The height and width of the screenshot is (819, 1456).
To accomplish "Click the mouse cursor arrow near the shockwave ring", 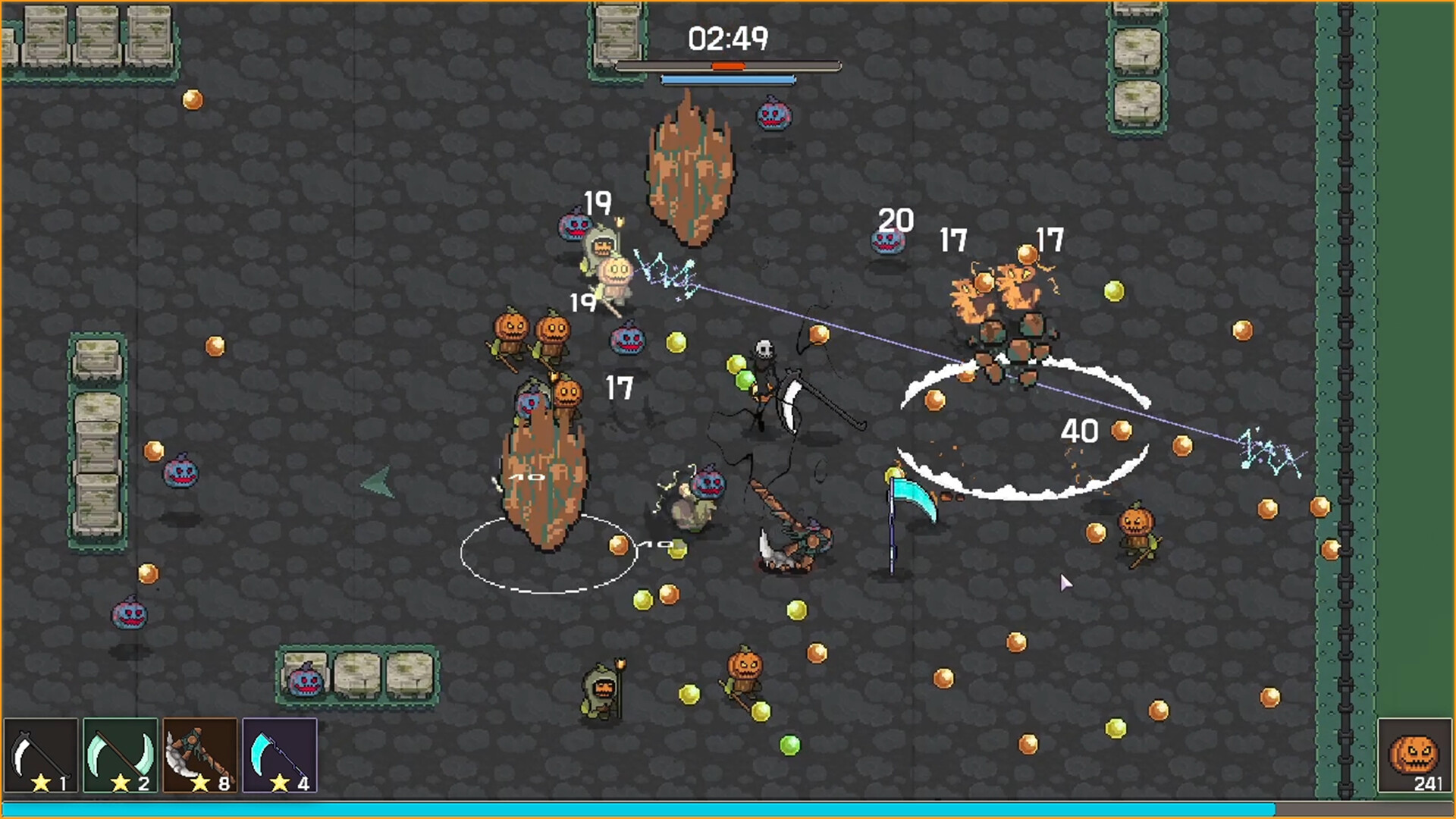I will tap(1065, 582).
